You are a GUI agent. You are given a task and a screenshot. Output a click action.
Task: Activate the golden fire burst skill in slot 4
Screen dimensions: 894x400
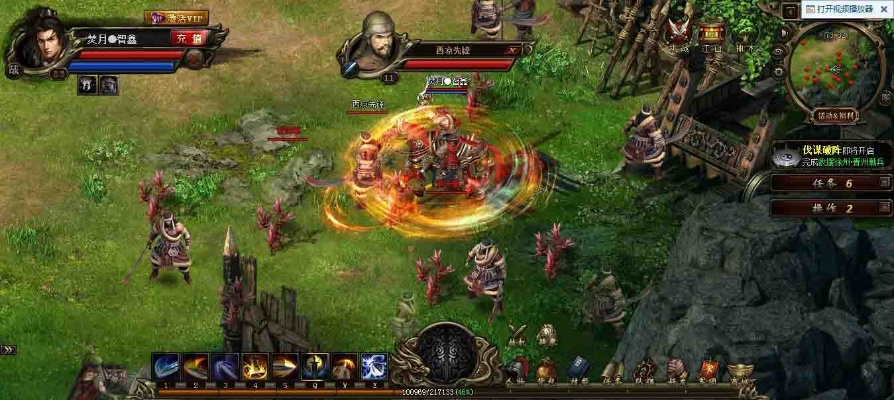pyautogui.click(x=254, y=367)
